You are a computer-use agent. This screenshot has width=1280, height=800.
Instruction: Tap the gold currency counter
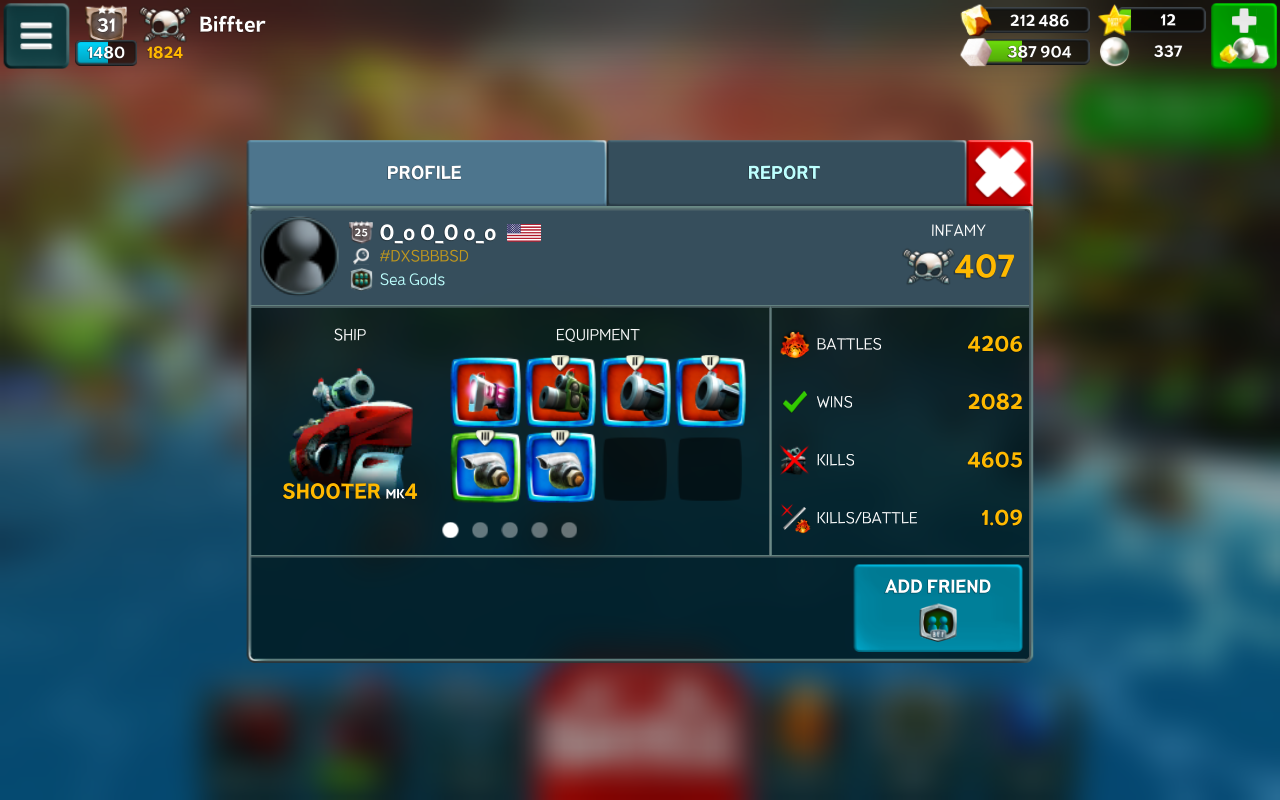click(1025, 20)
